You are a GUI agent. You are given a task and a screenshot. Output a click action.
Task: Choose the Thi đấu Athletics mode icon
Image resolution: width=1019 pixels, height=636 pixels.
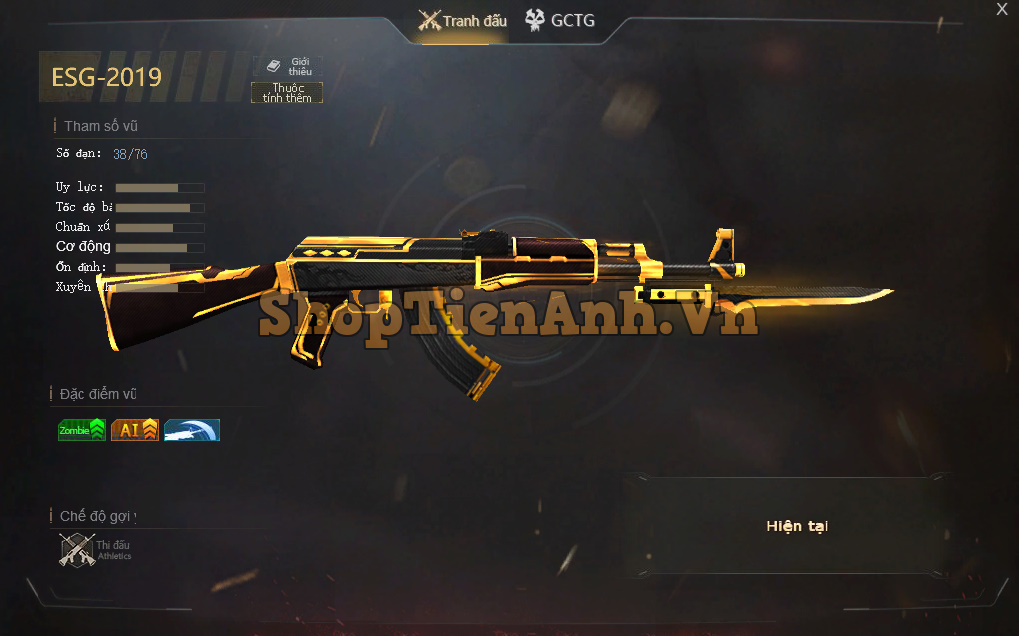click(x=78, y=550)
